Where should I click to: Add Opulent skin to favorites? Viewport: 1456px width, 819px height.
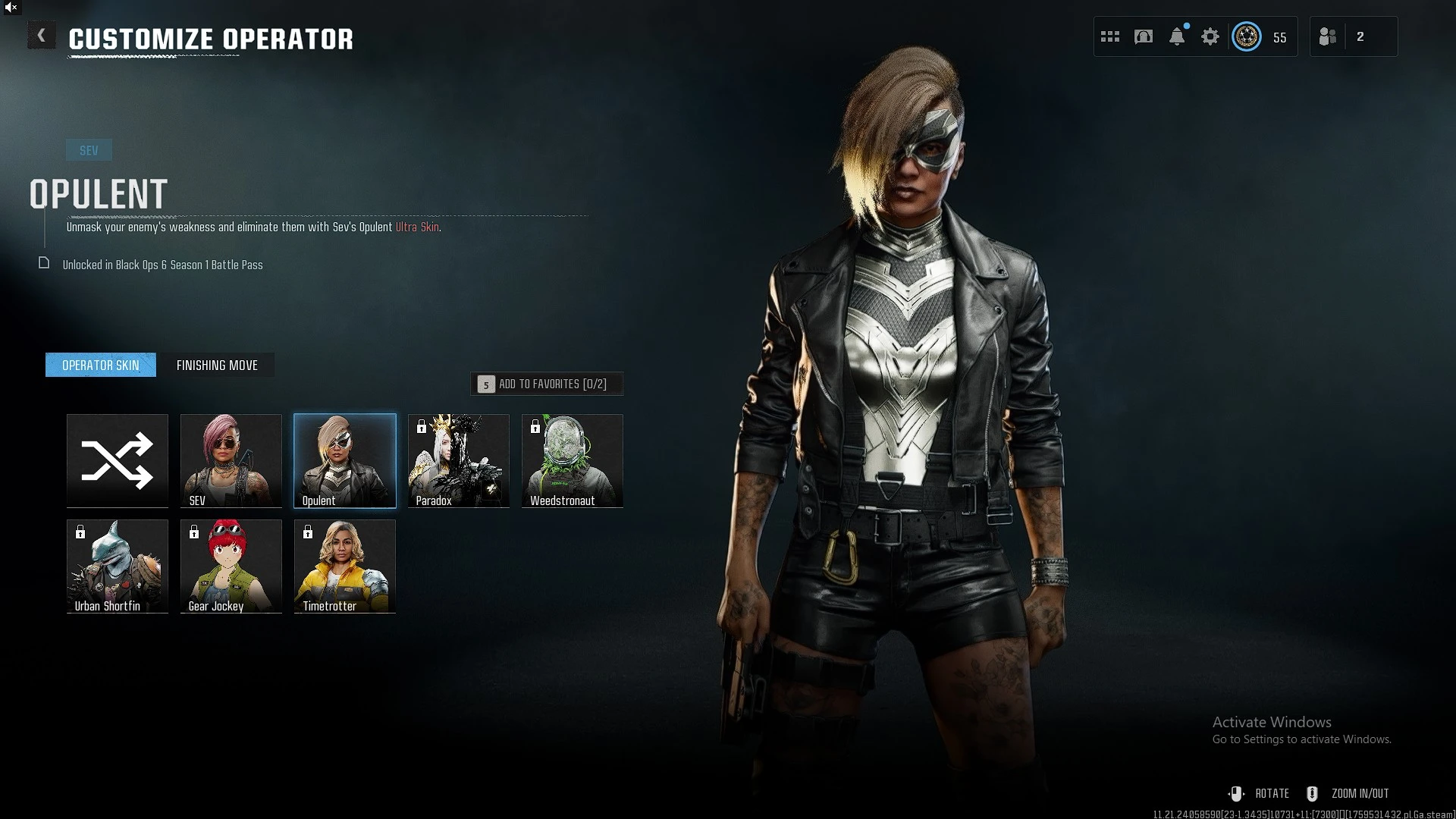[547, 384]
